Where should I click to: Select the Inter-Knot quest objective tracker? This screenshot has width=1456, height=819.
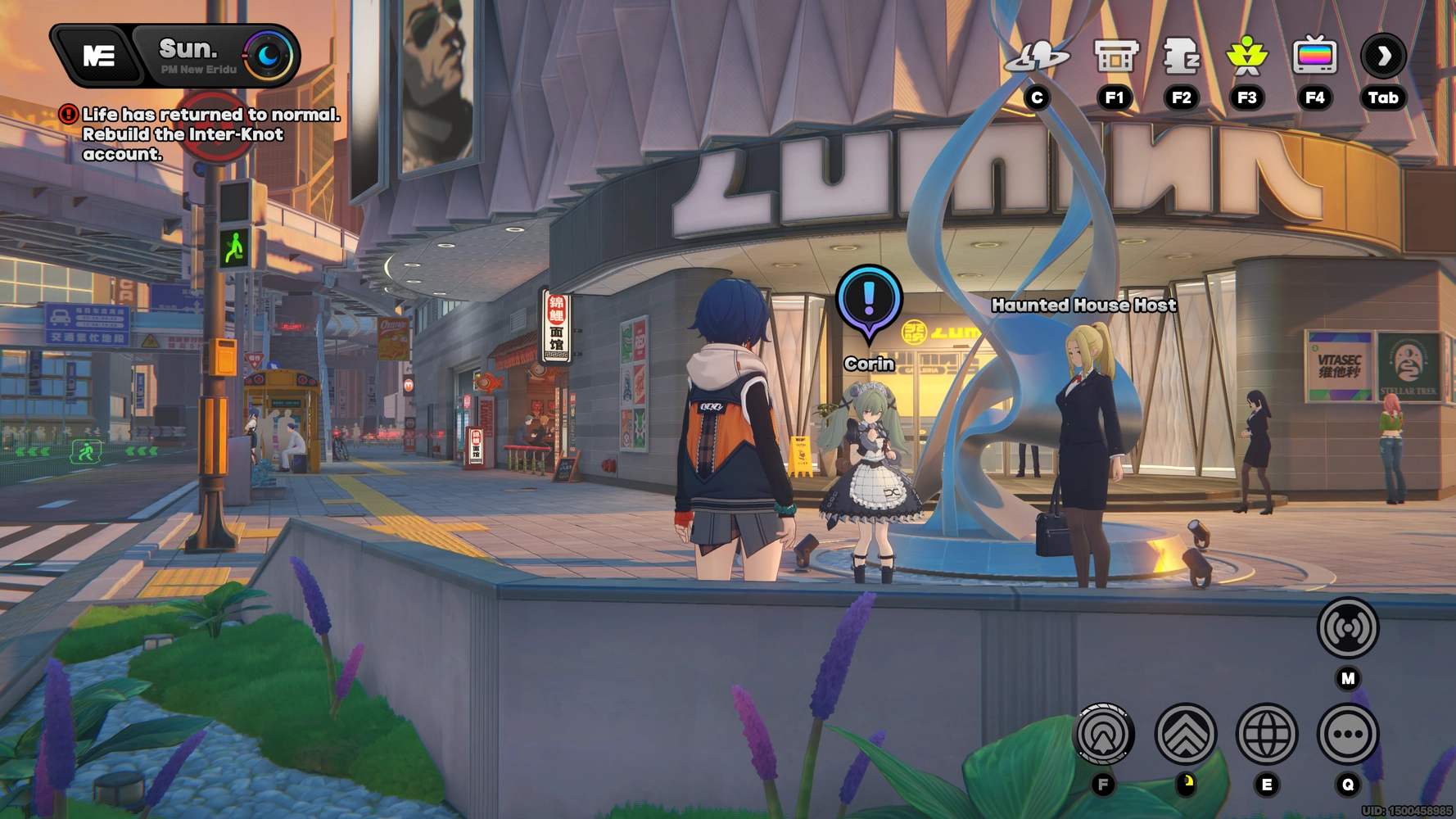[201, 134]
